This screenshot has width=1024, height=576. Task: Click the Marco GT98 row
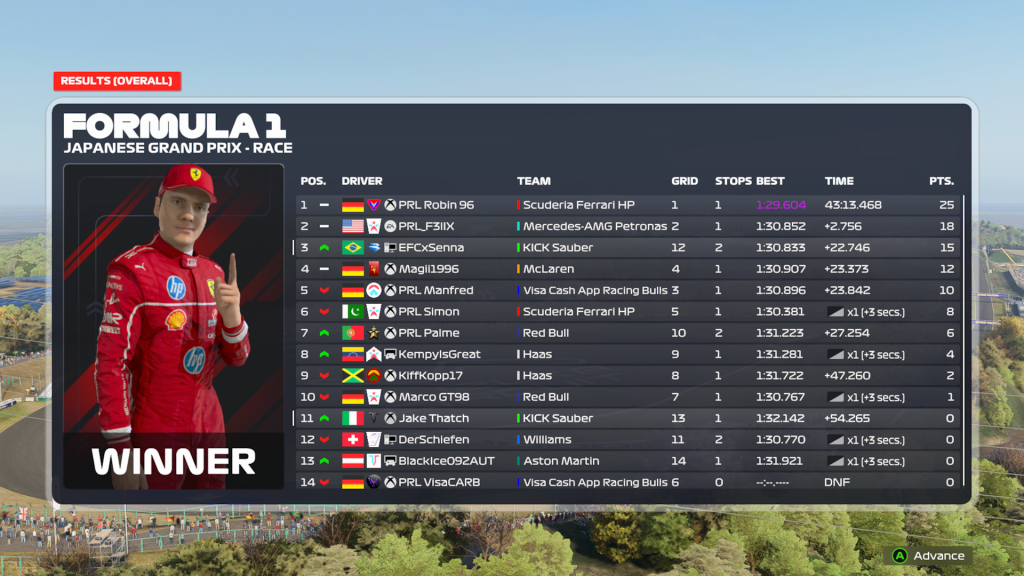(x=630, y=397)
